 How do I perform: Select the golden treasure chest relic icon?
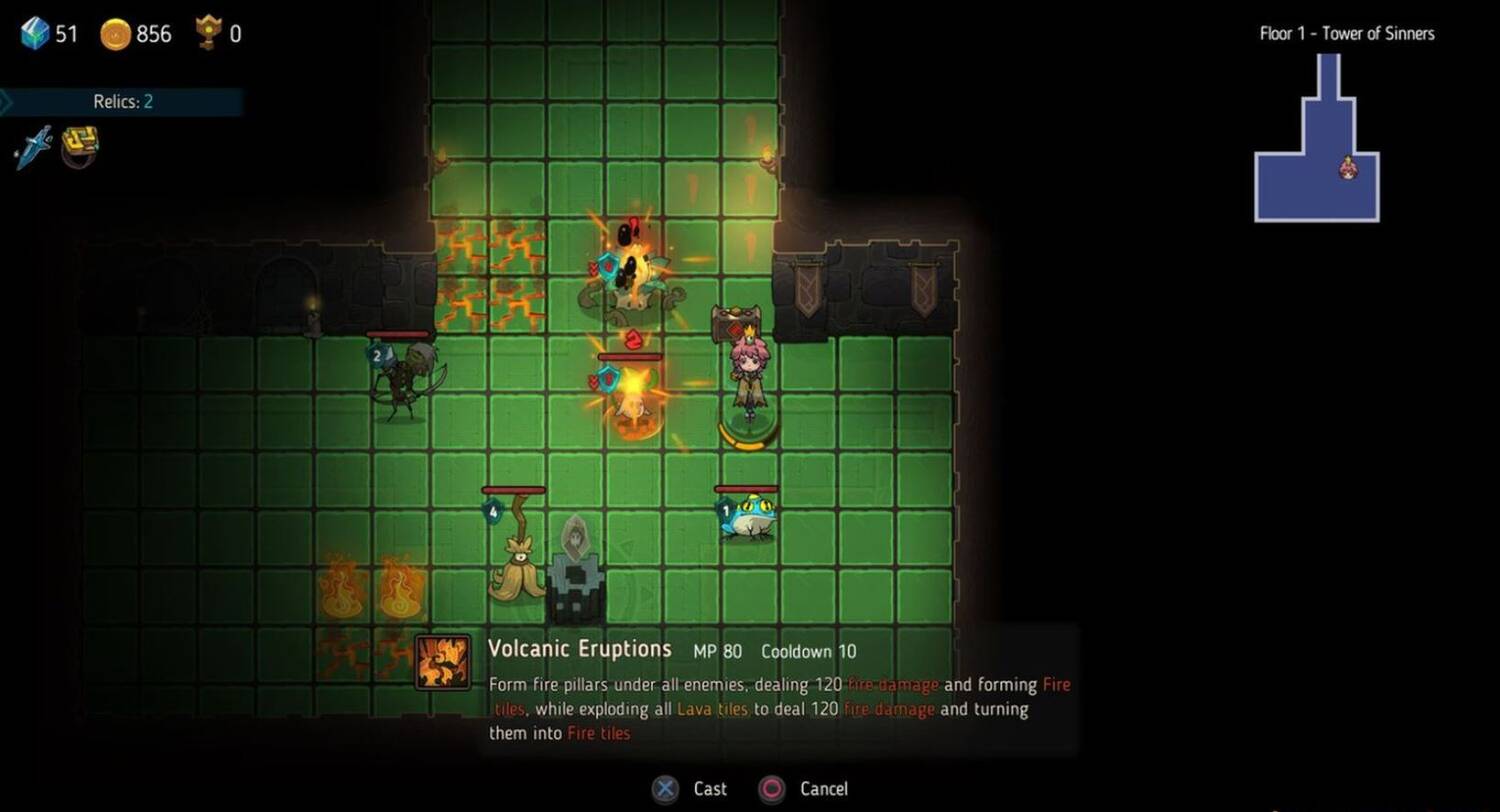[80, 145]
